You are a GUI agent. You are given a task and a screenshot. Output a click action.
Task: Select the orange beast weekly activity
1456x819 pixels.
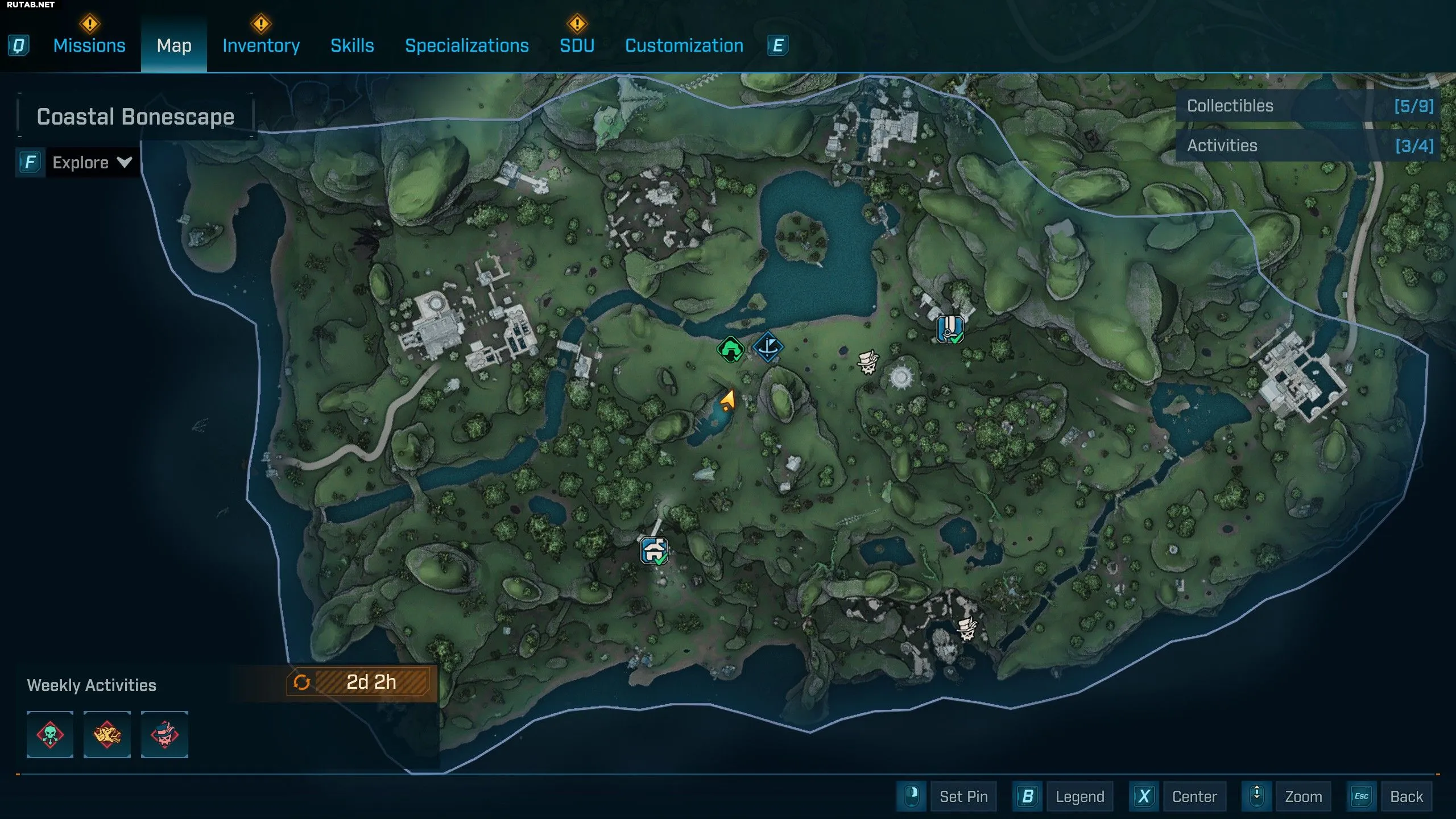point(107,734)
